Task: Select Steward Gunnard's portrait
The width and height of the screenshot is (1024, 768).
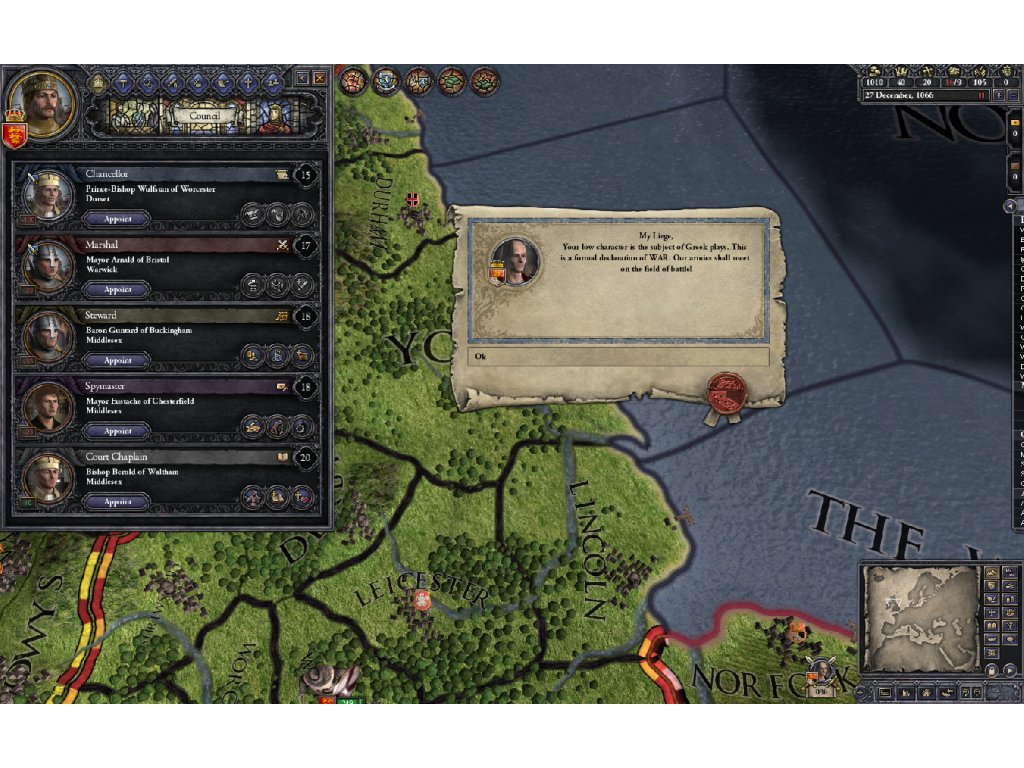Action: 47,337
